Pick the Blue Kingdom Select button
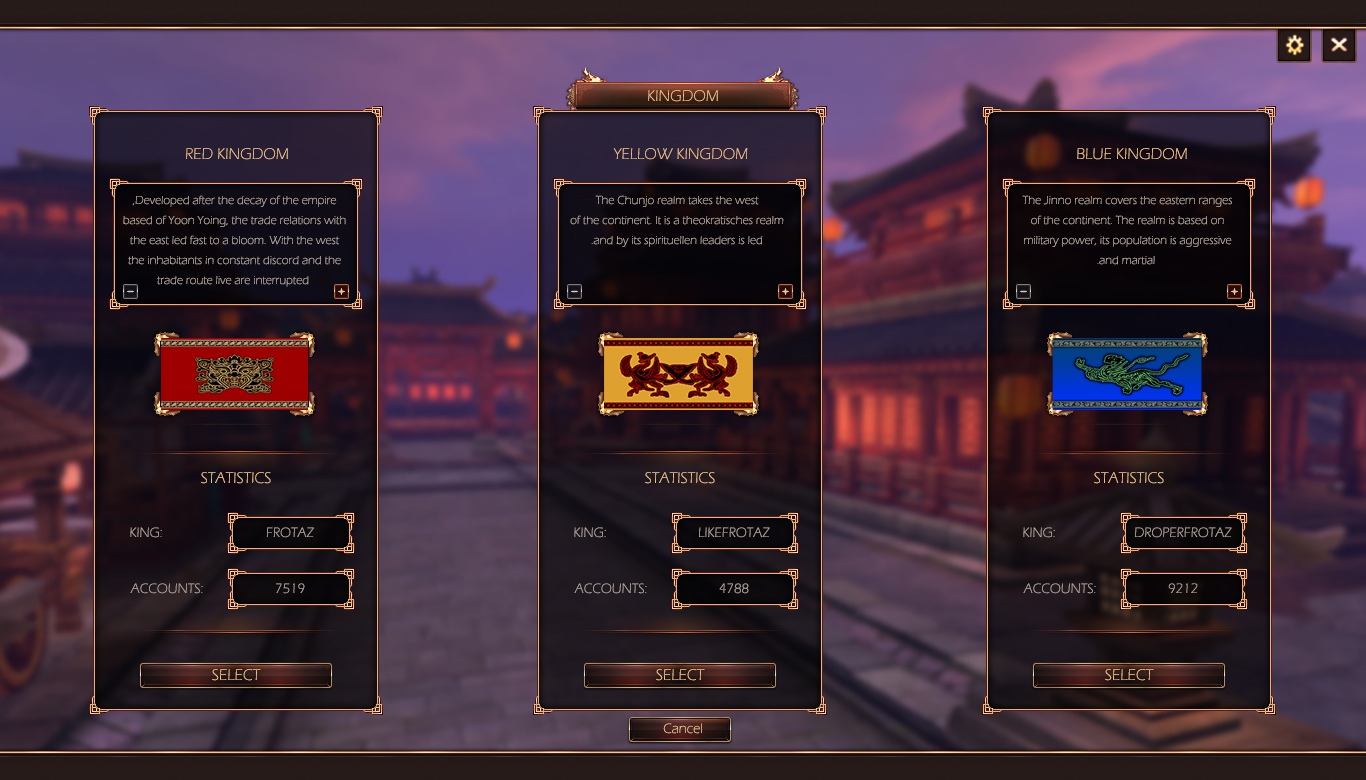 tap(1128, 675)
